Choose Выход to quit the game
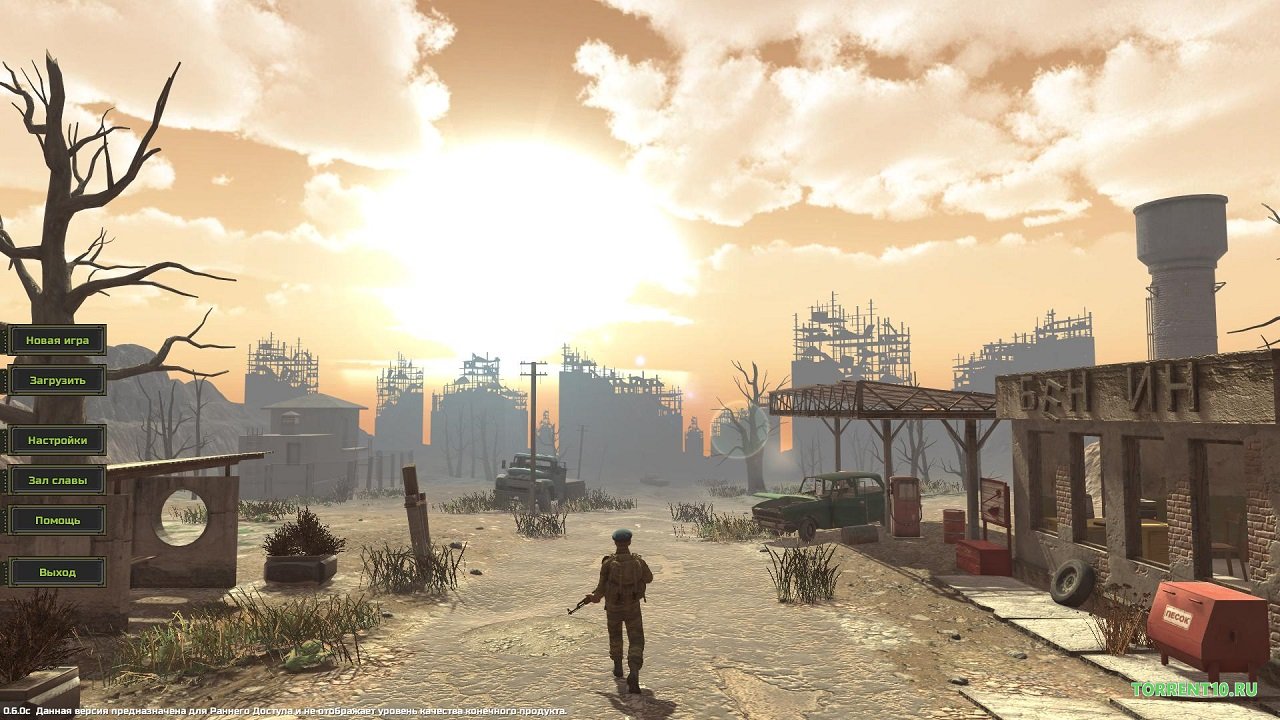This screenshot has height=720, width=1280. click(x=57, y=572)
